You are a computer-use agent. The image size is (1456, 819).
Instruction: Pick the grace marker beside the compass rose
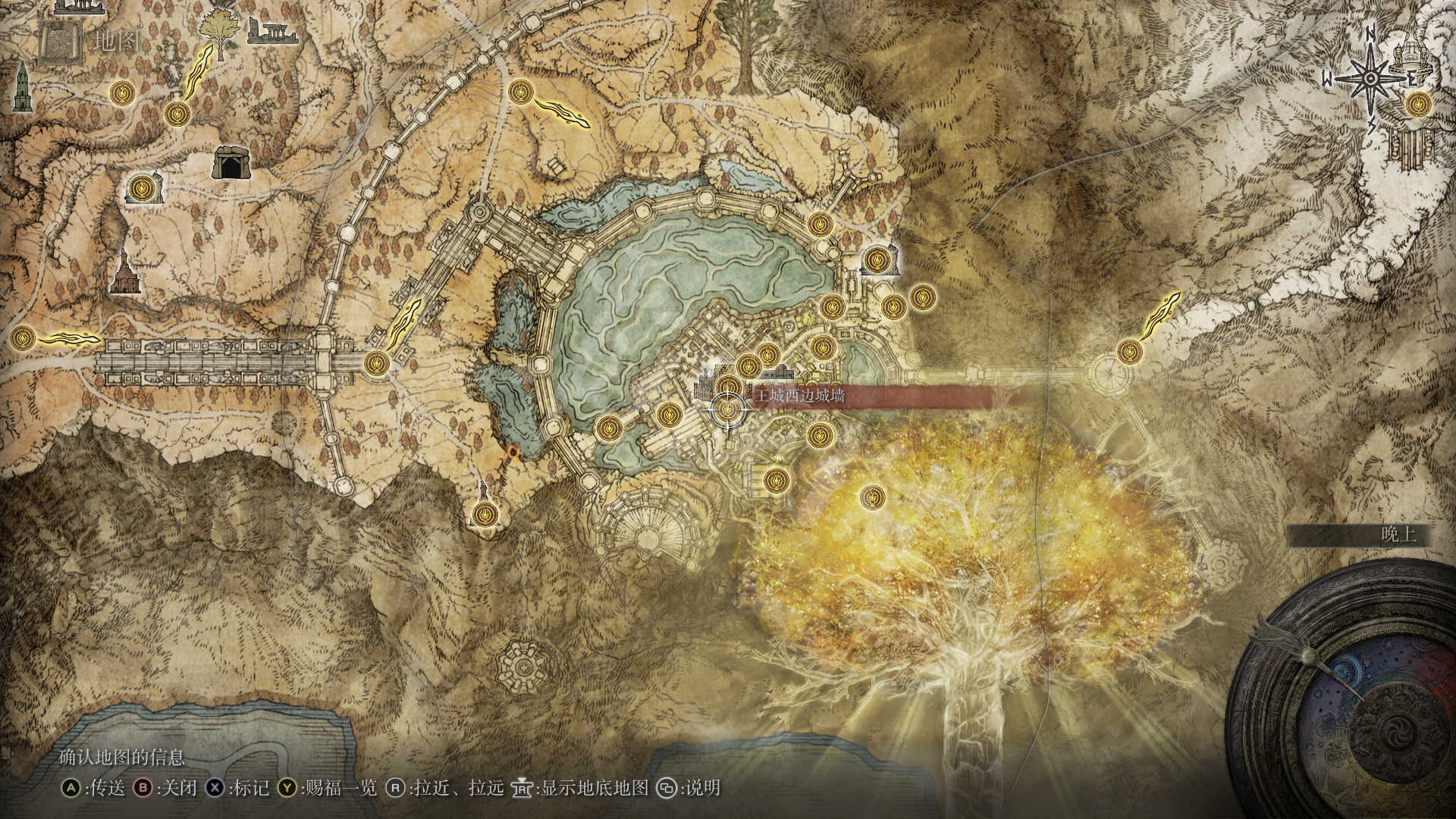click(1416, 104)
